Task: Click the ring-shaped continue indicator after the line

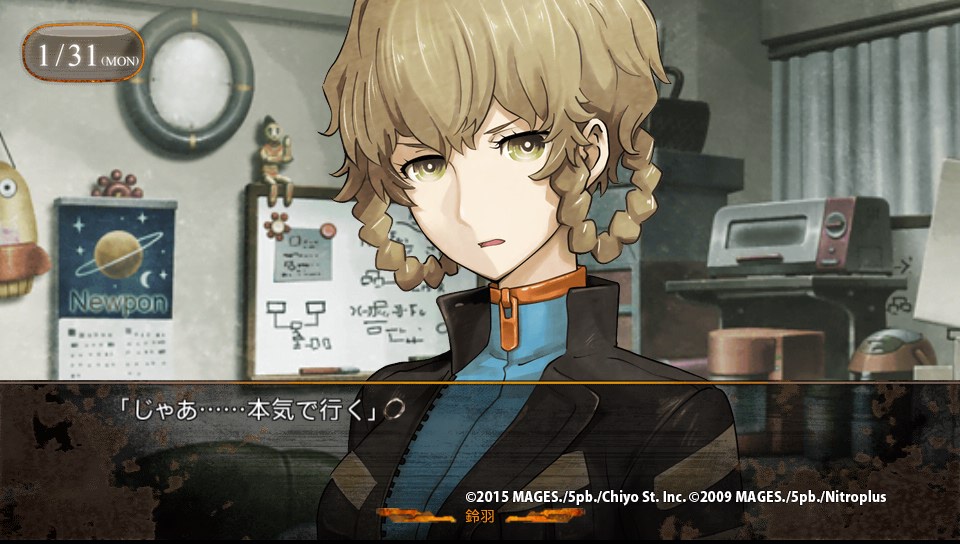Action: [395, 409]
